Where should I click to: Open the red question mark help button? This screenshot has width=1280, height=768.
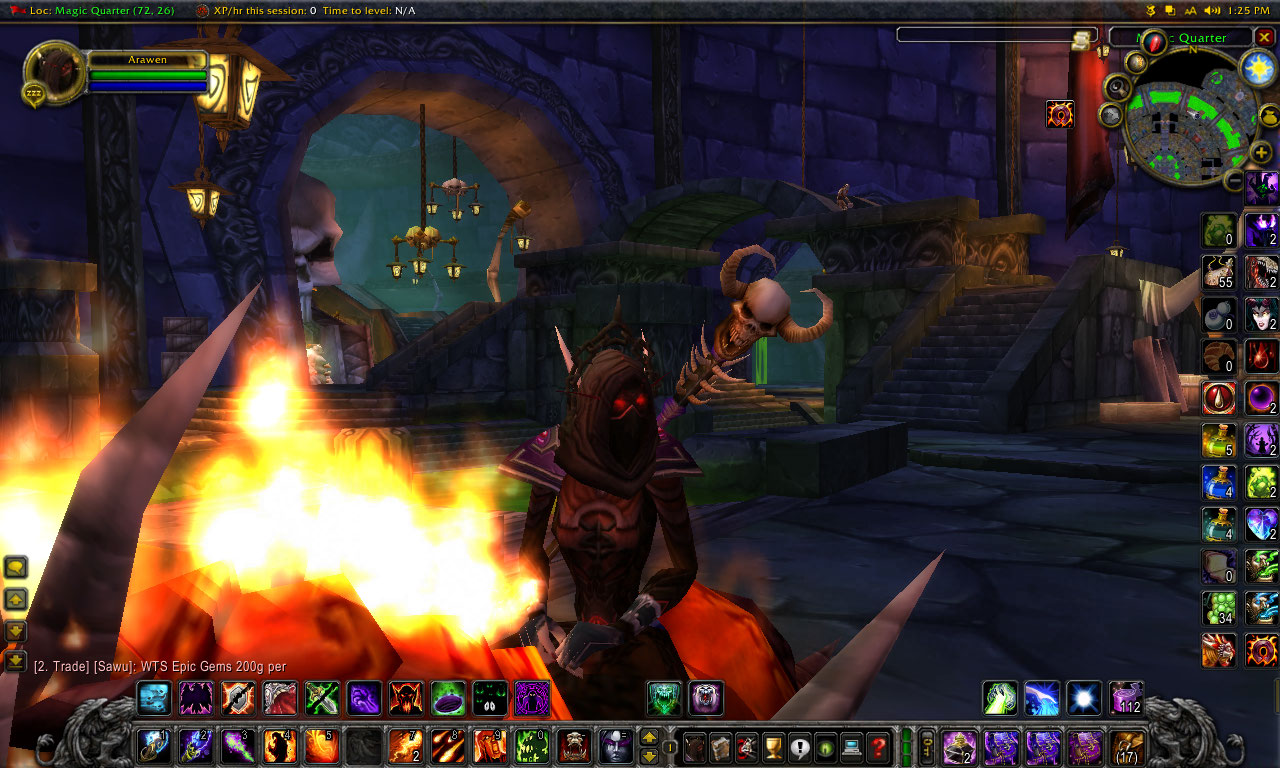pyautogui.click(x=878, y=746)
